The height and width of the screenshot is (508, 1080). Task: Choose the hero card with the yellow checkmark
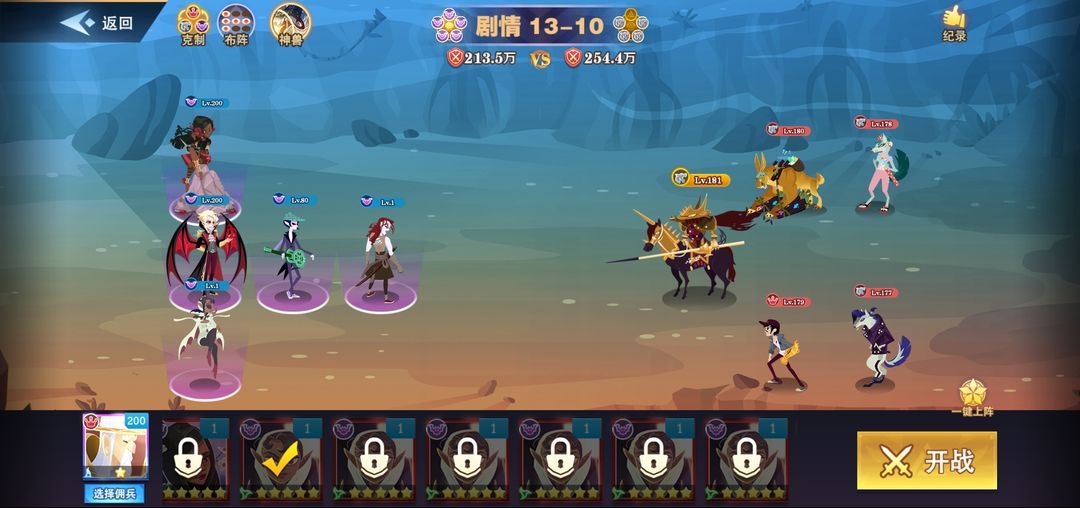(281, 459)
